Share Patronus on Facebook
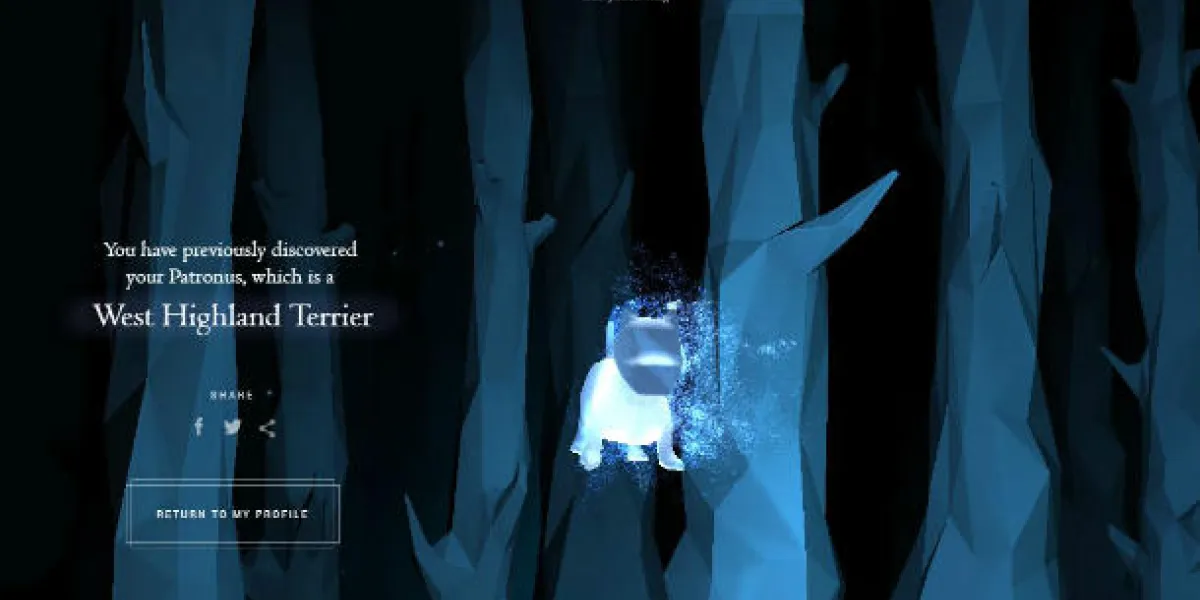Screen dimensions: 1200x600 (x=199, y=427)
